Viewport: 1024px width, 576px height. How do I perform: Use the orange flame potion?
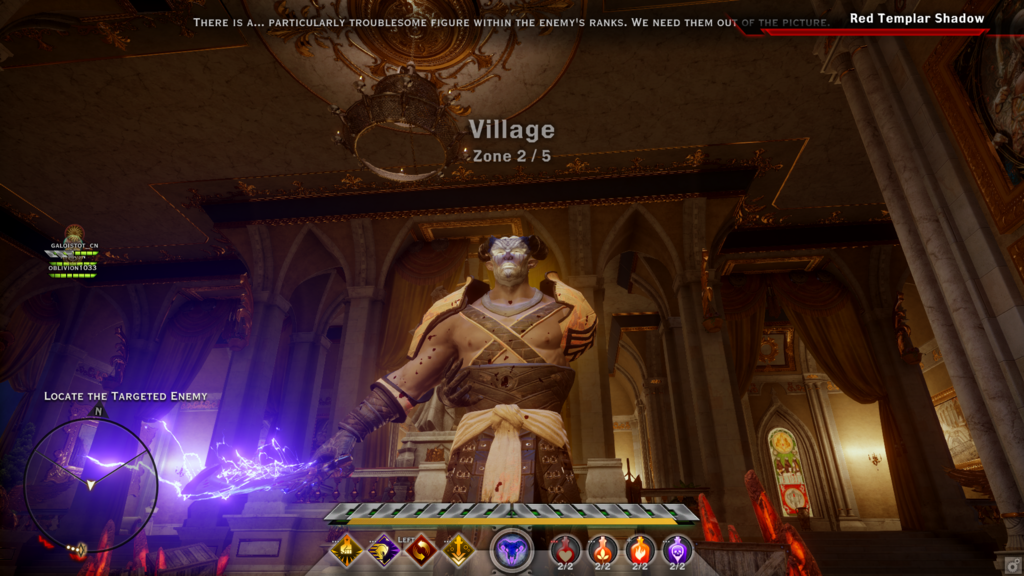tap(640, 549)
